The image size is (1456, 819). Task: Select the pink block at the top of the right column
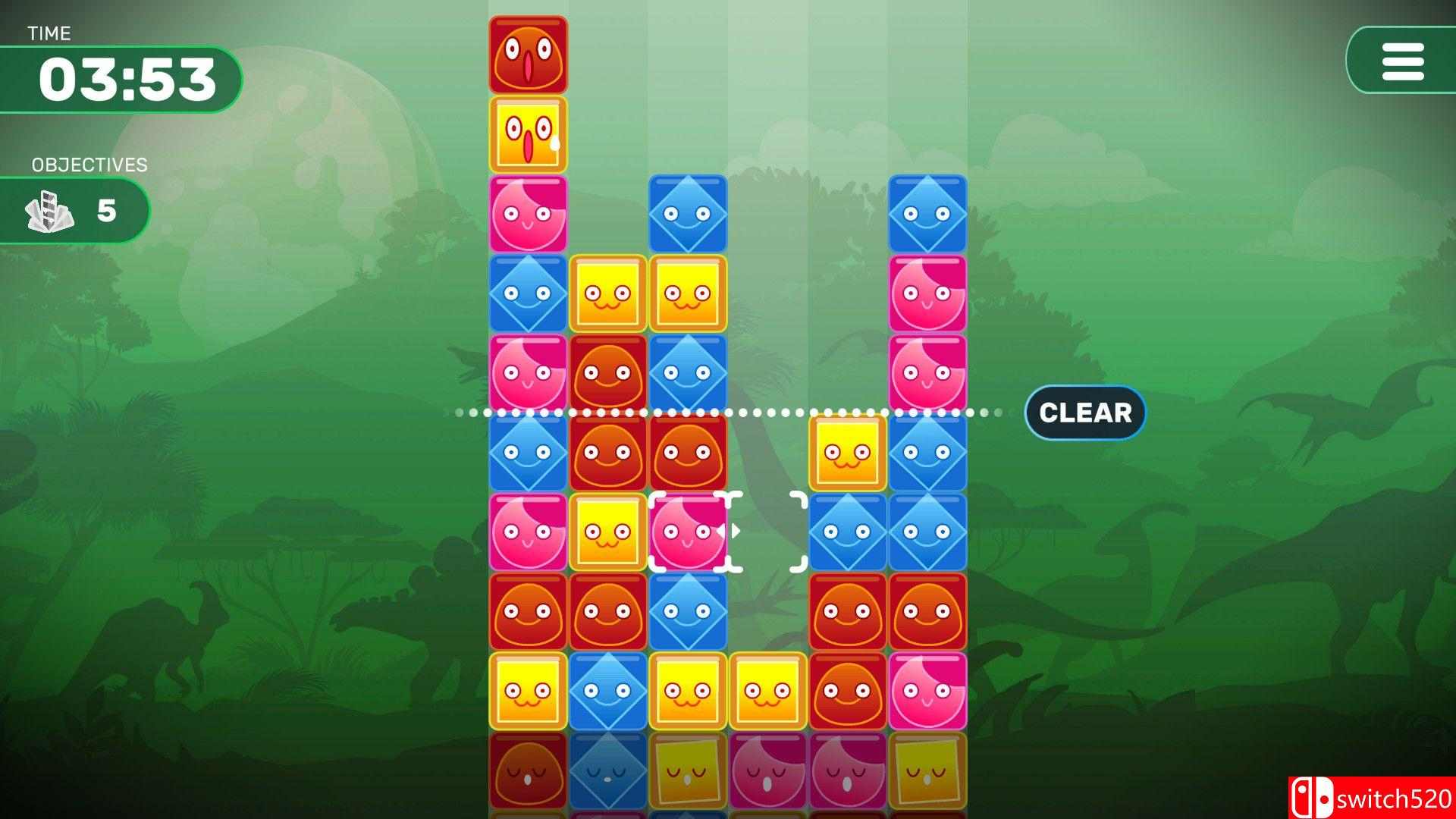click(x=925, y=293)
